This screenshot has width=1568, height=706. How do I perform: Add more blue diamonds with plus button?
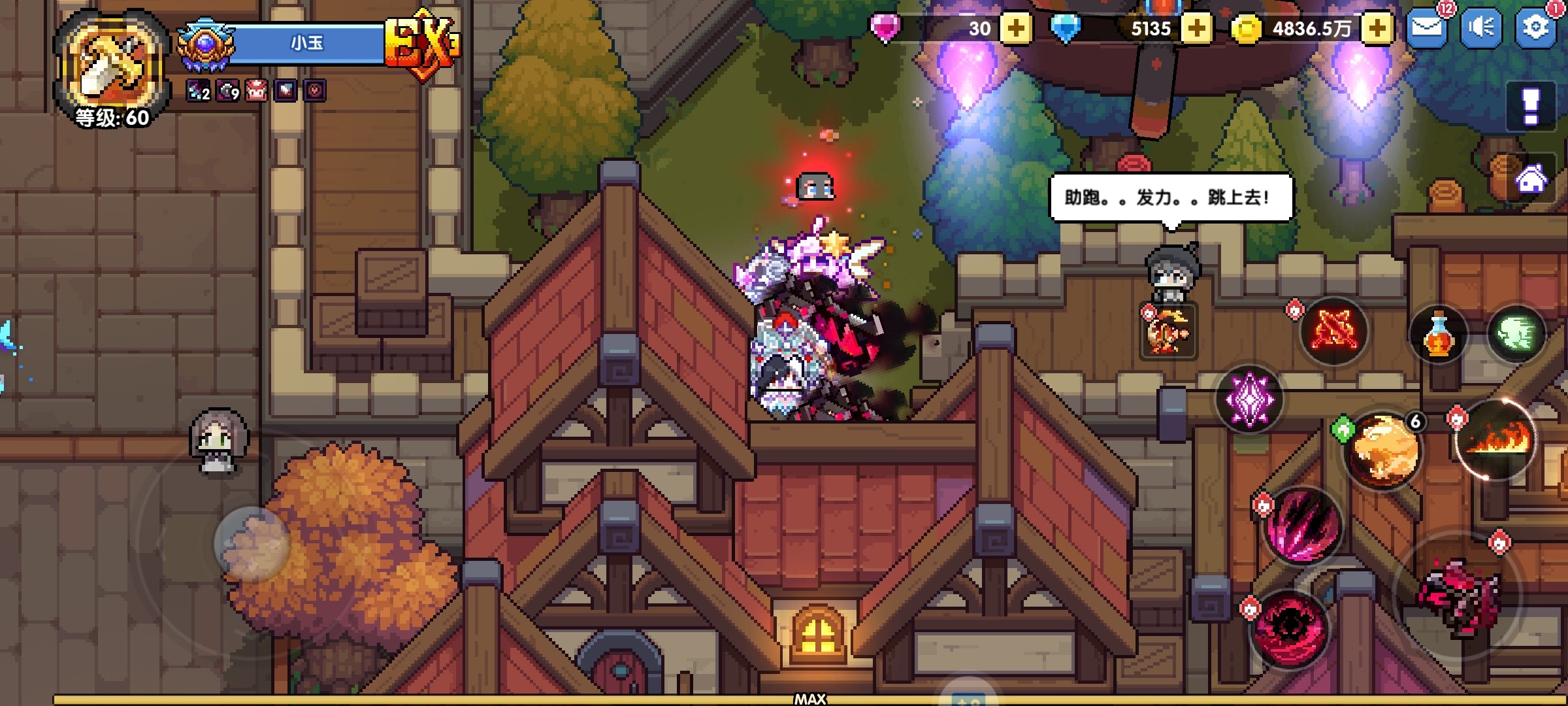click(1196, 29)
